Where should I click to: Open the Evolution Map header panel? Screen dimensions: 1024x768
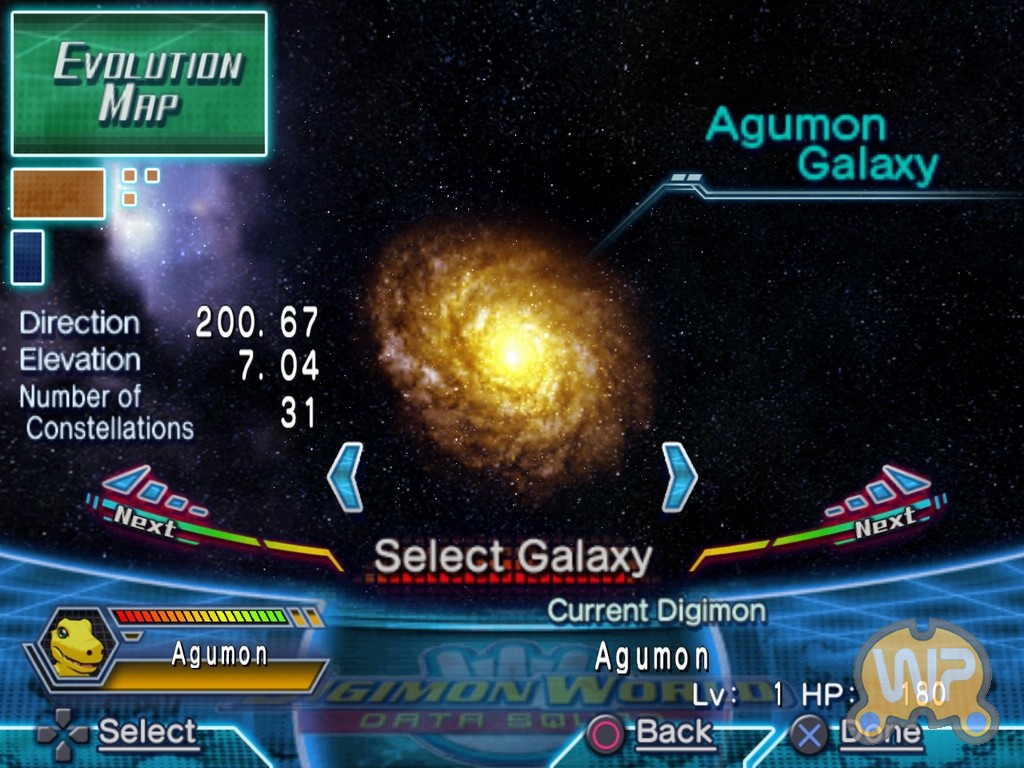[x=139, y=84]
